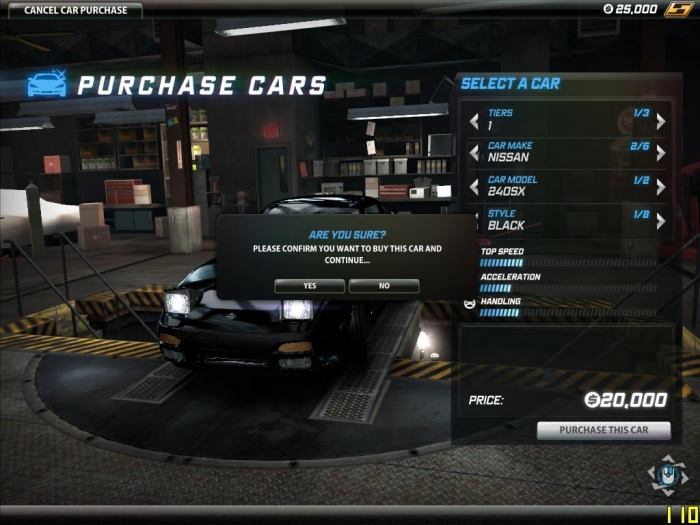The width and height of the screenshot is (700, 525).
Task: Confirm purchase with the Yes button
Action: click(309, 286)
